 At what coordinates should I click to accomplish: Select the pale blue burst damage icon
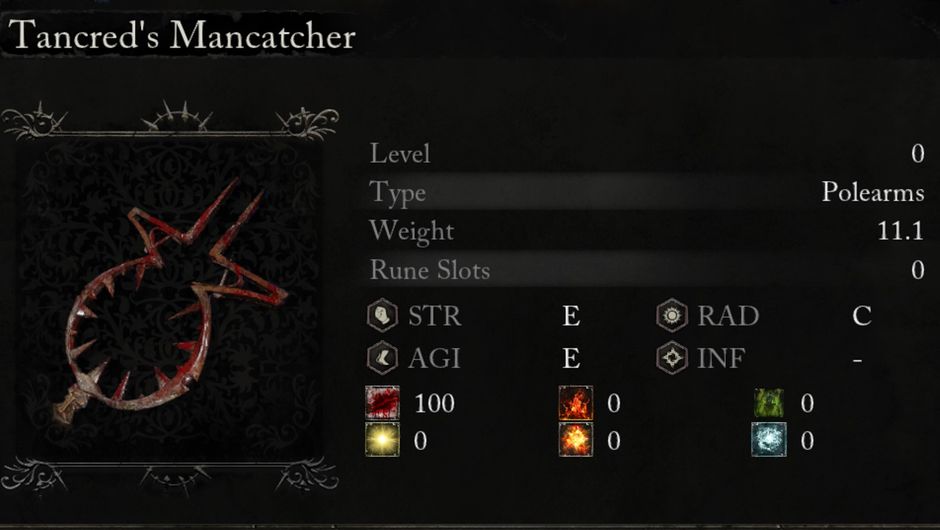769,440
